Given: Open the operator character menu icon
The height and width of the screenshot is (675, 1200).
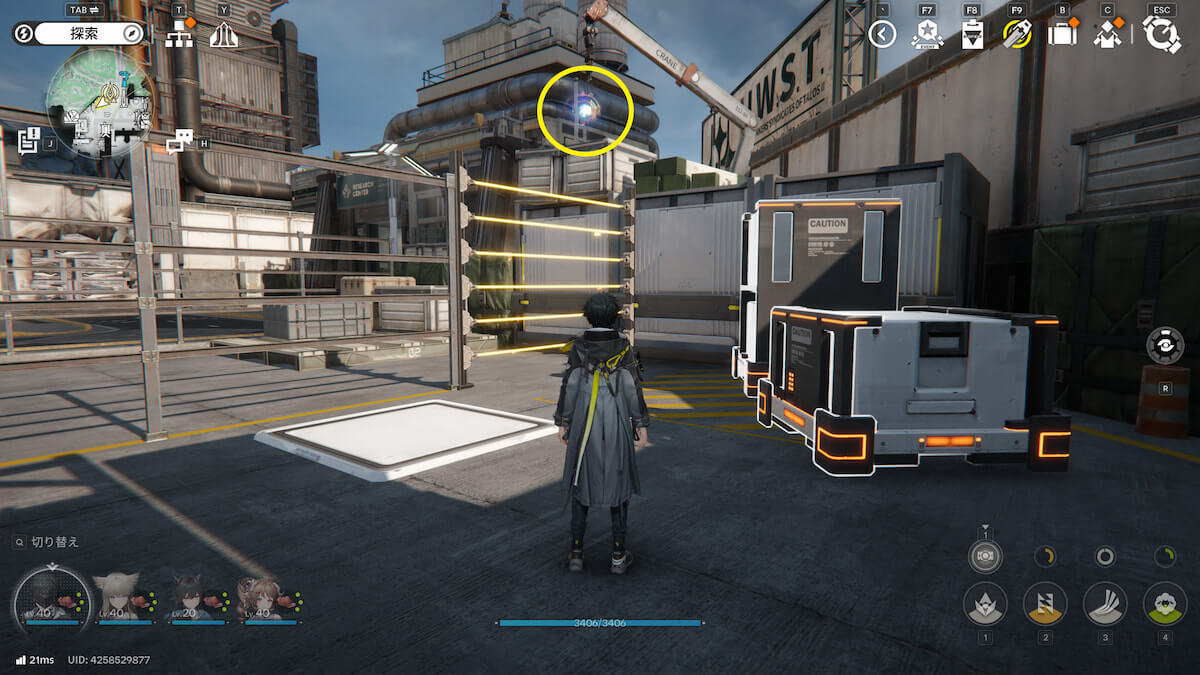Looking at the screenshot, I should coord(1107,35).
